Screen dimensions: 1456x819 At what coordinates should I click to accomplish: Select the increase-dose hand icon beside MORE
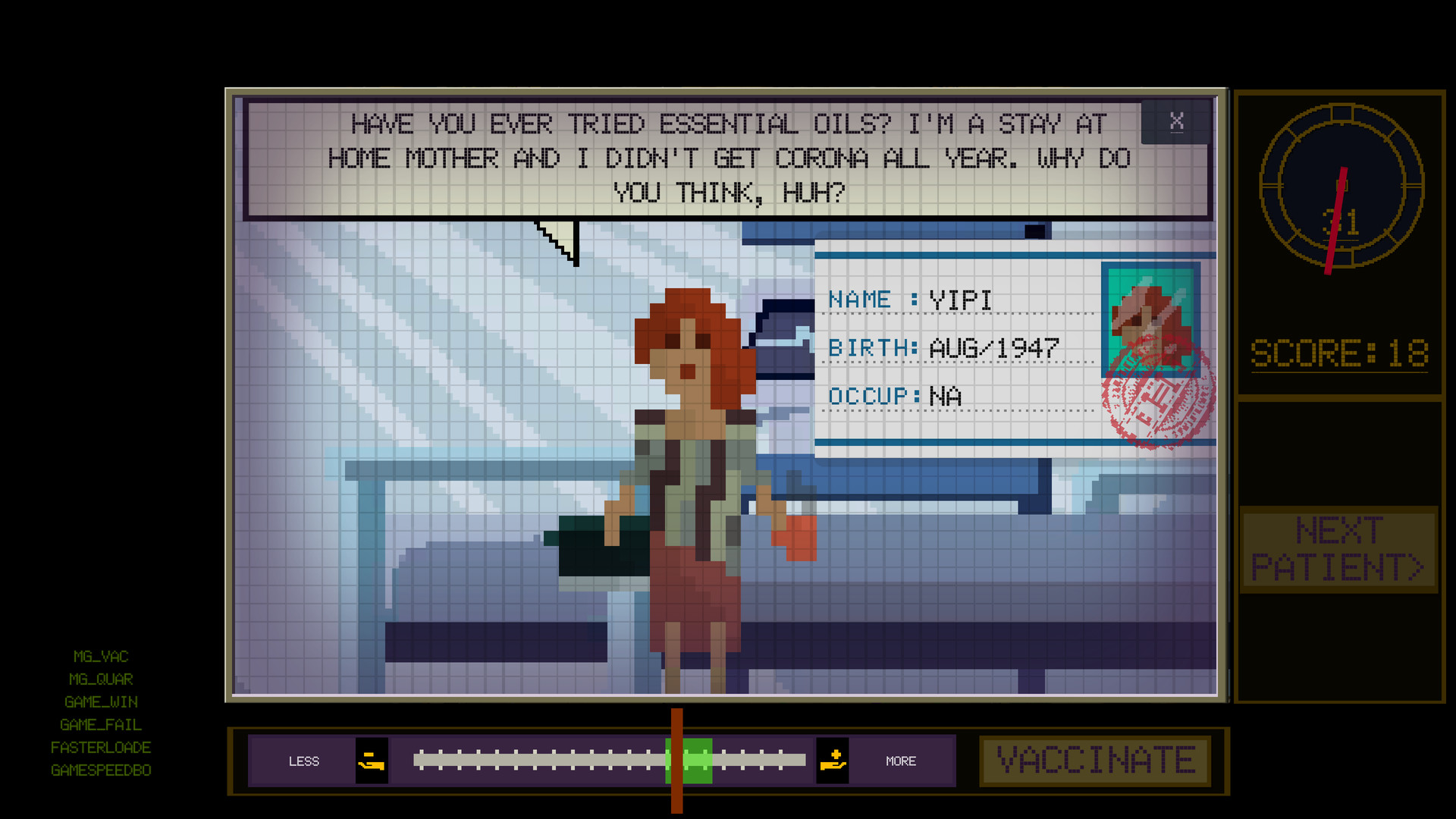coord(833,761)
